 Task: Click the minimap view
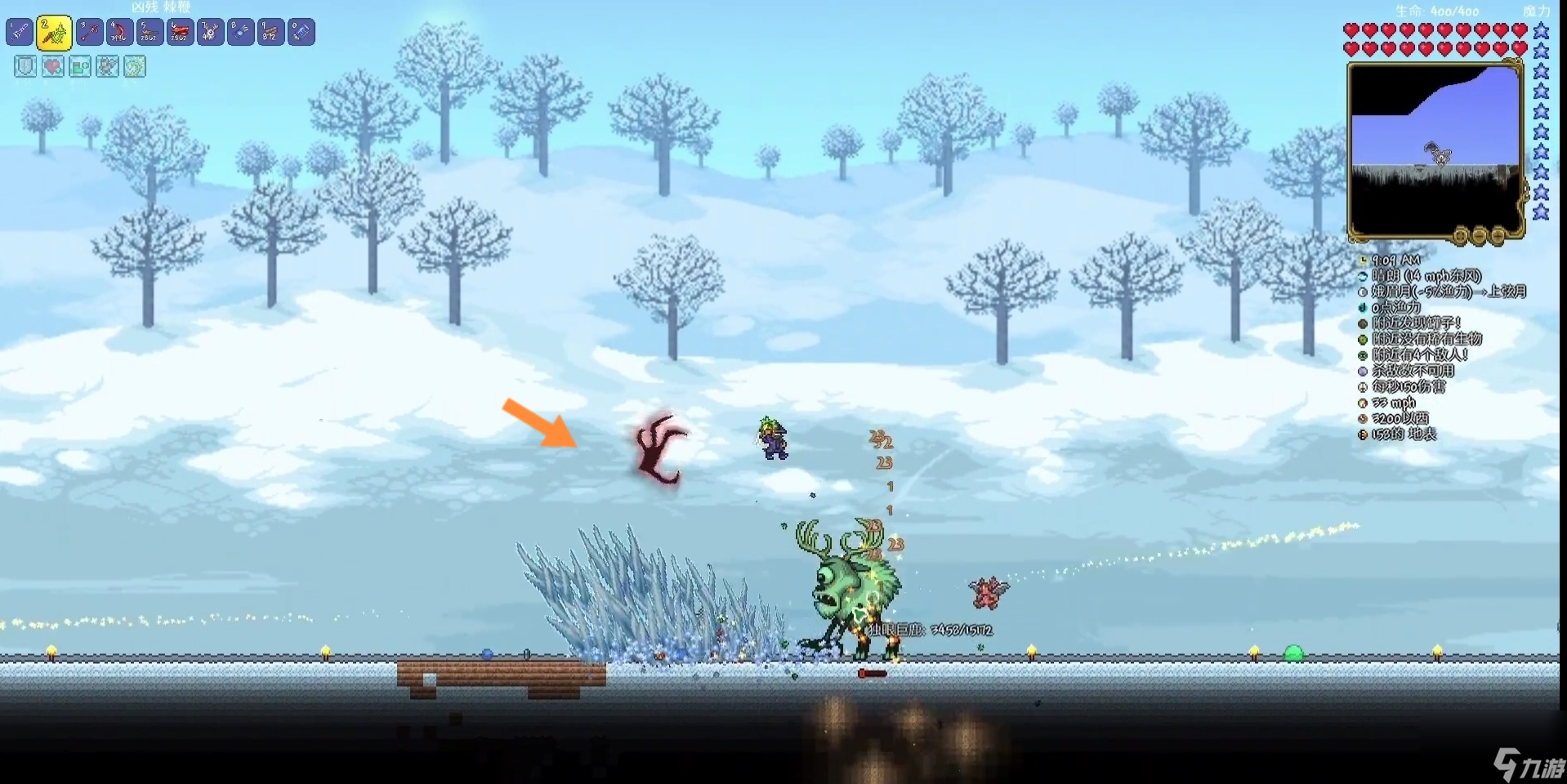[1435, 151]
